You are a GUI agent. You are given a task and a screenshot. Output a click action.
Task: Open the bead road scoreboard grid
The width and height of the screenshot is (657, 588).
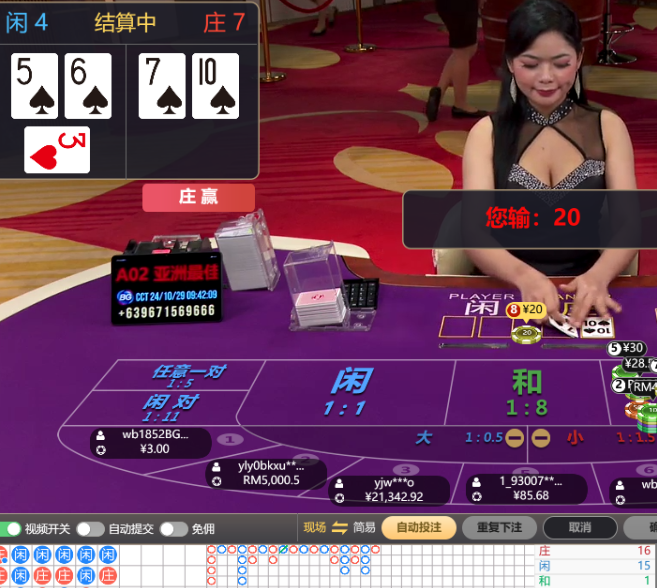click(x=60, y=565)
